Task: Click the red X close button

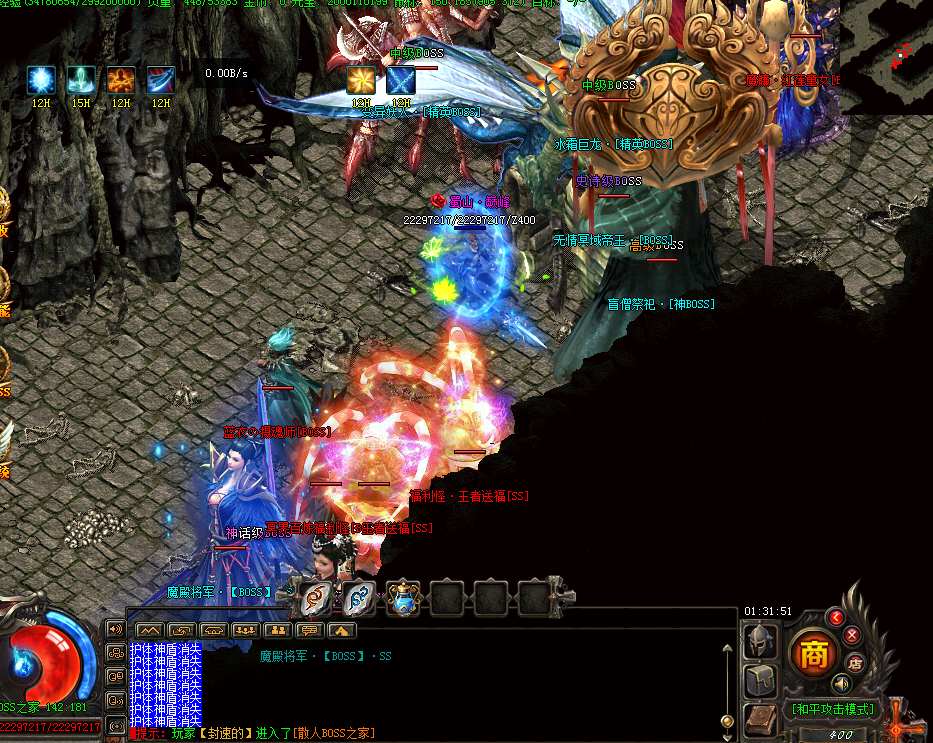Action: click(852, 634)
